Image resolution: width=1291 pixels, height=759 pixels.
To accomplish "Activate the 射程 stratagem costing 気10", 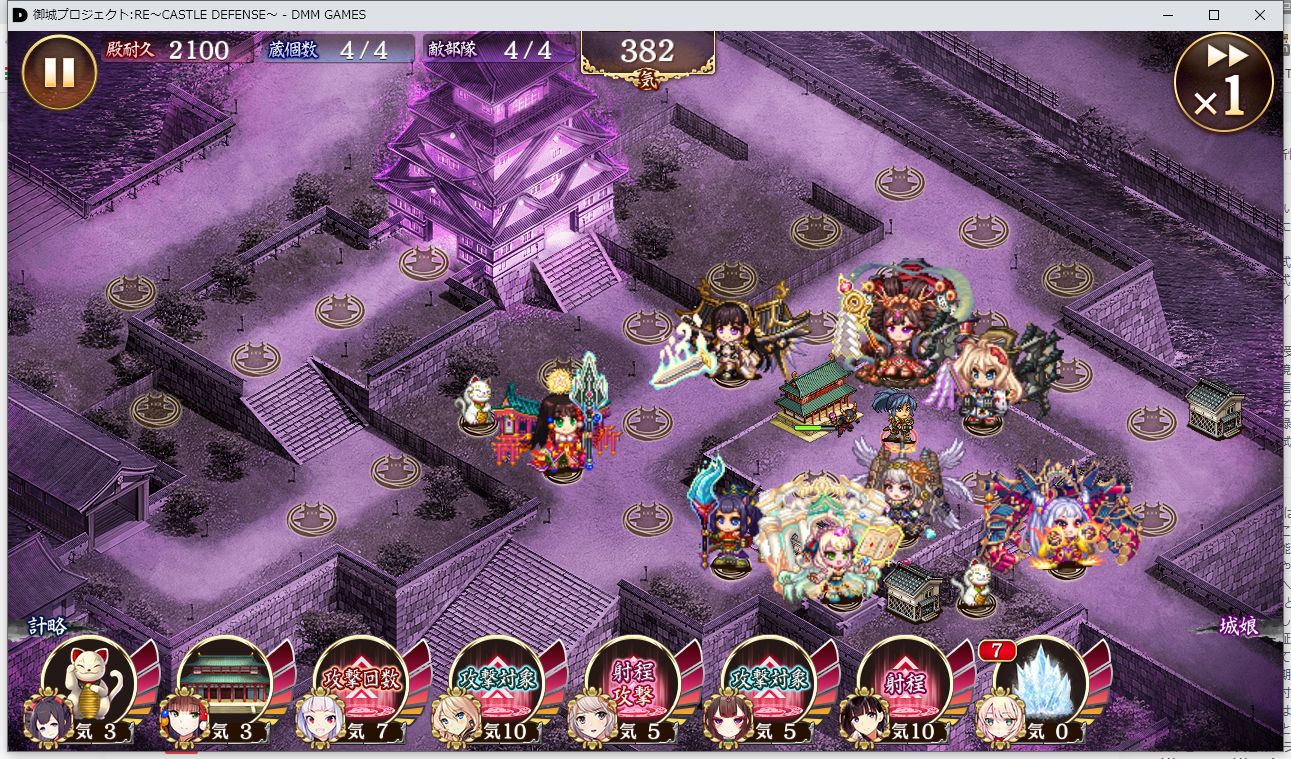I will [x=905, y=681].
